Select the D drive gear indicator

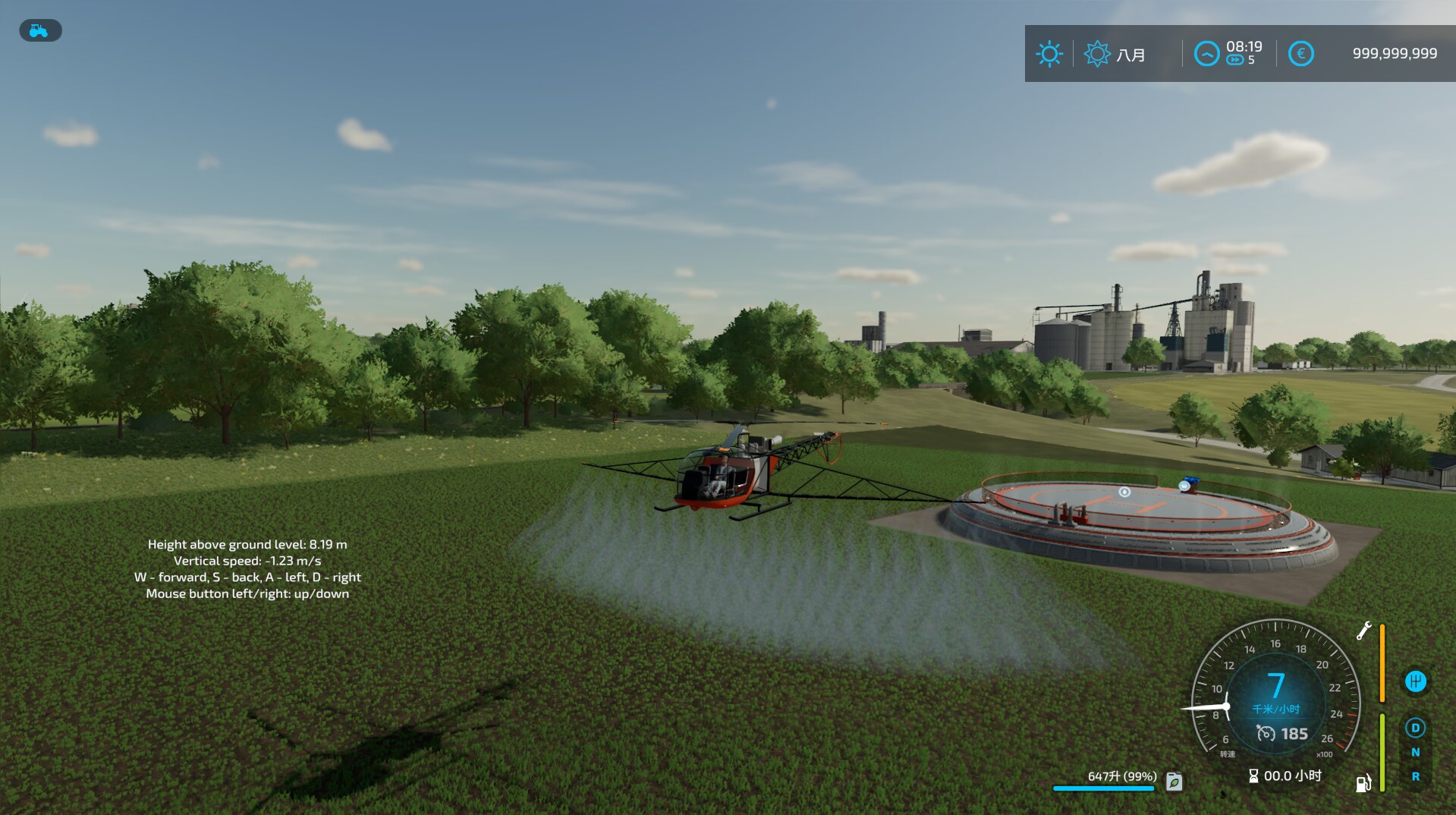[x=1416, y=728]
